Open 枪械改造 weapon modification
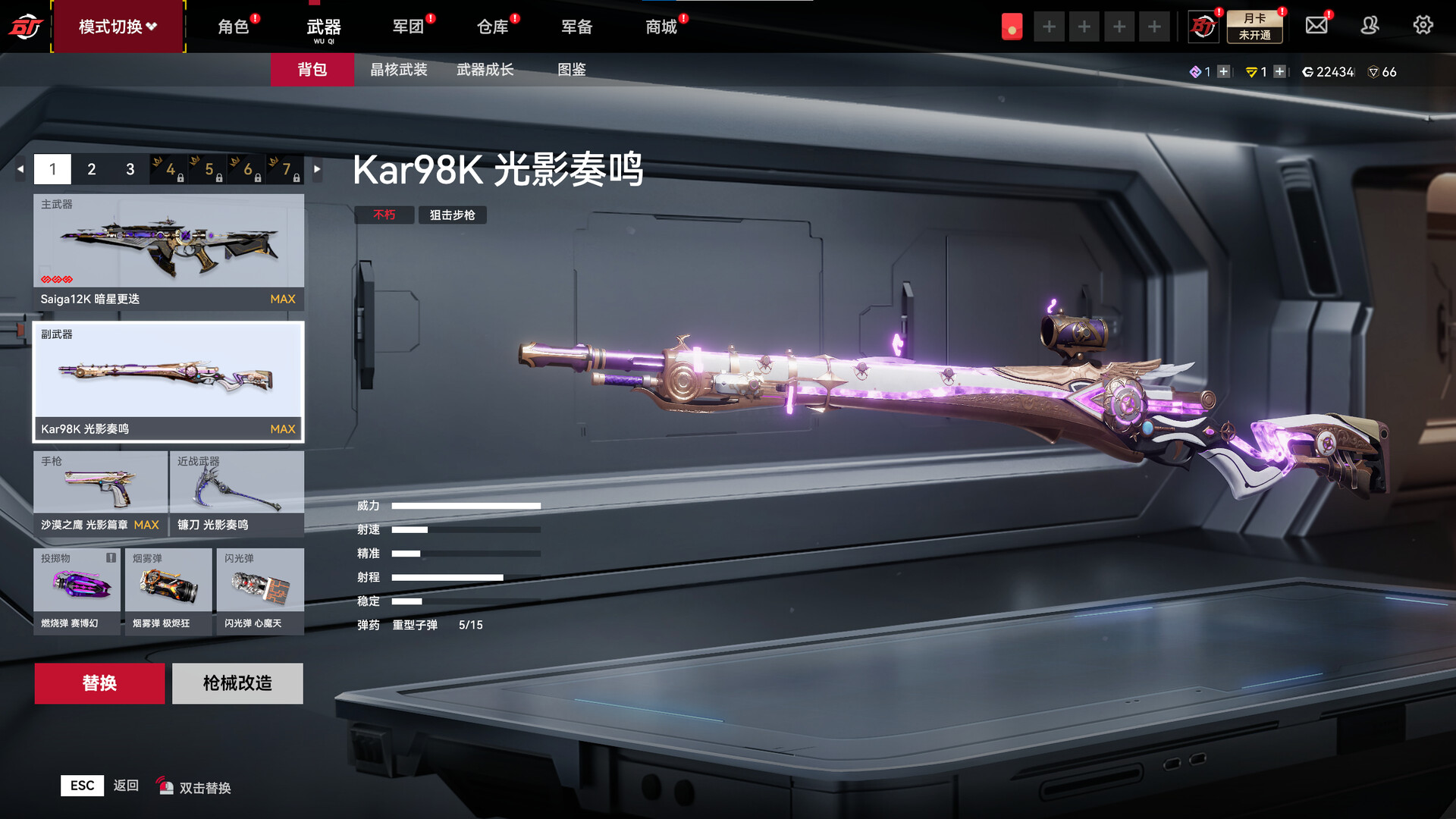This screenshot has height=819, width=1456. point(237,683)
